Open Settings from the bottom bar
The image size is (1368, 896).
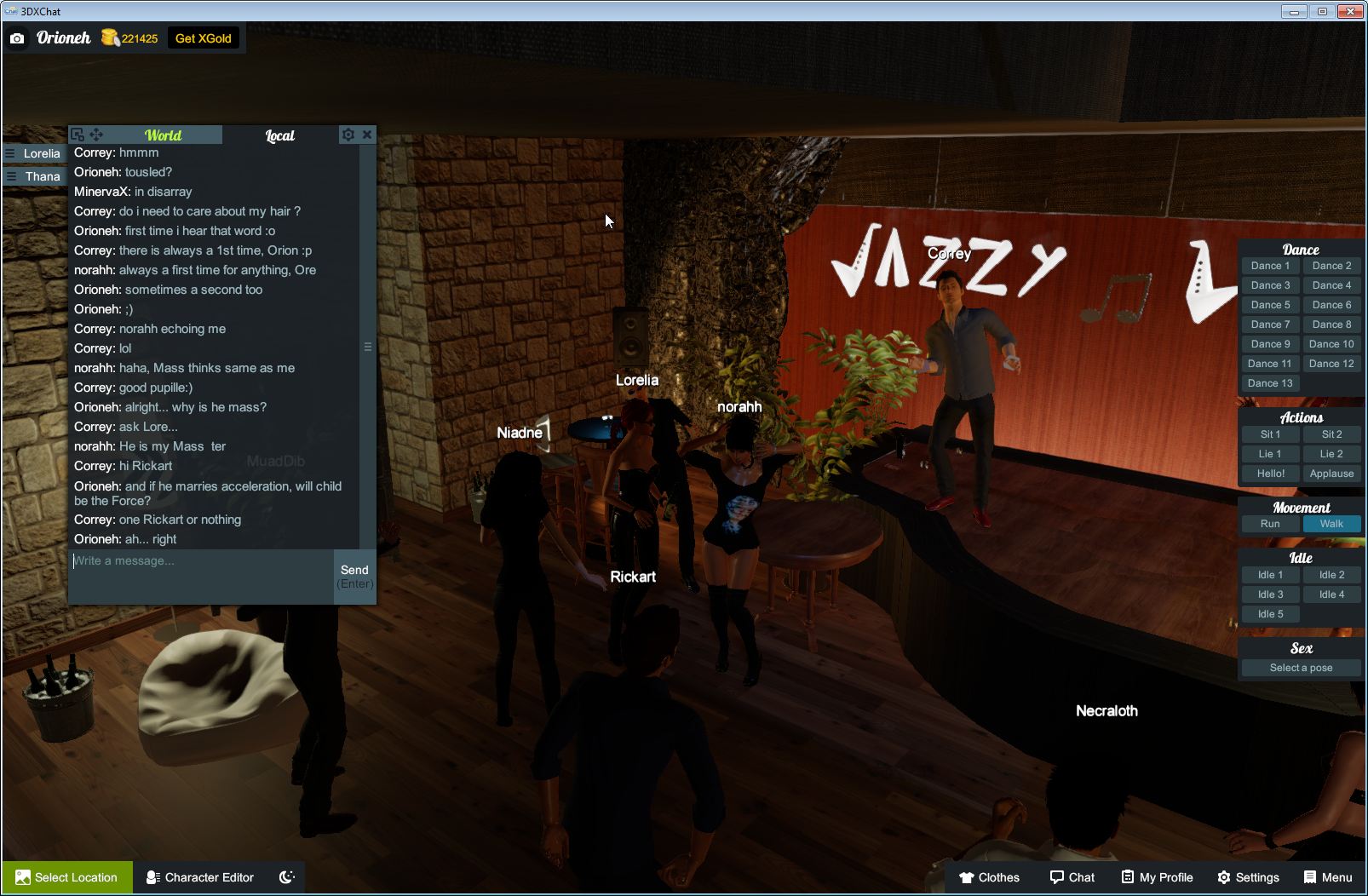pos(1250,877)
